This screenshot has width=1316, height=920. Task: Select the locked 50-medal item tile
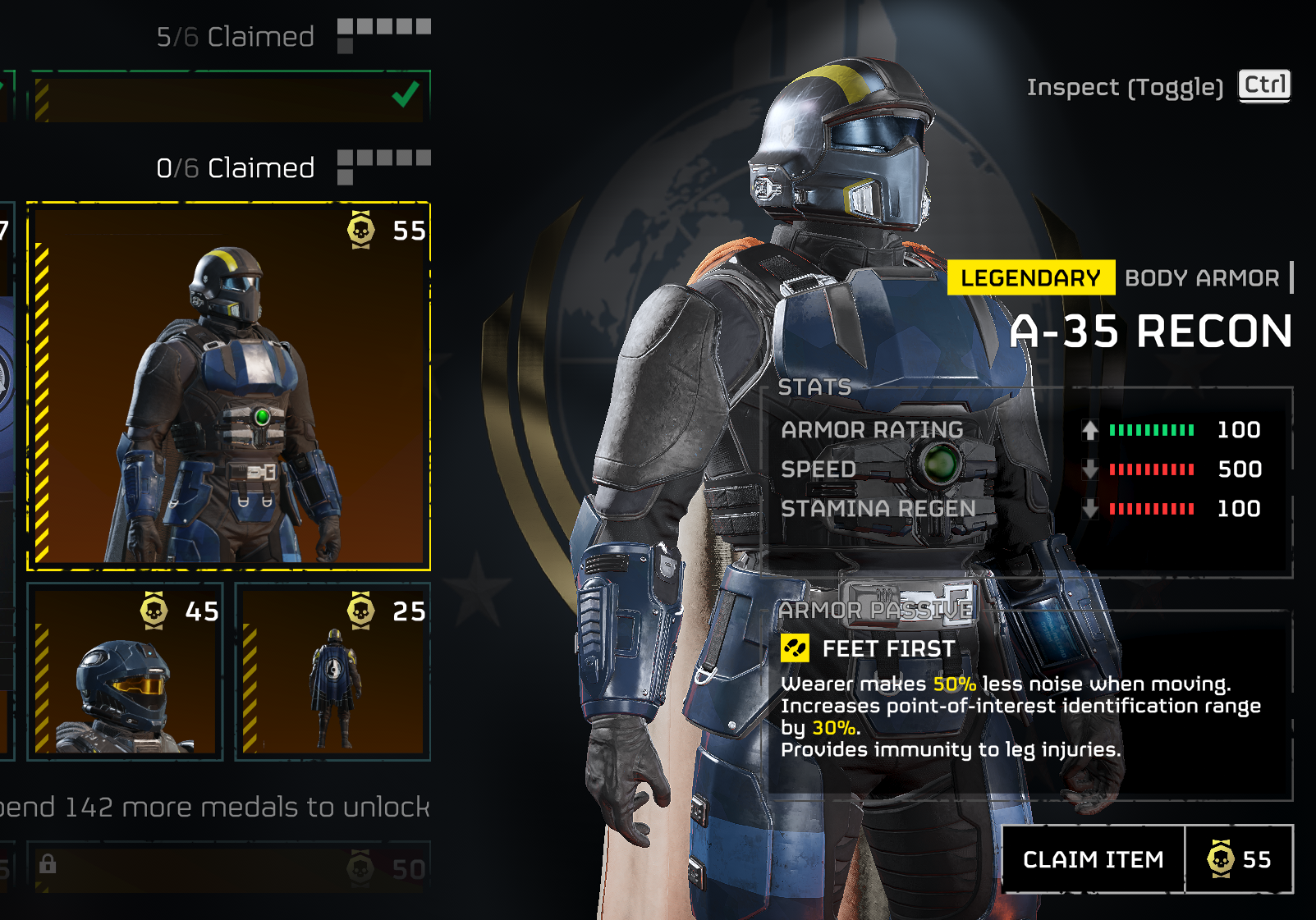[229, 867]
